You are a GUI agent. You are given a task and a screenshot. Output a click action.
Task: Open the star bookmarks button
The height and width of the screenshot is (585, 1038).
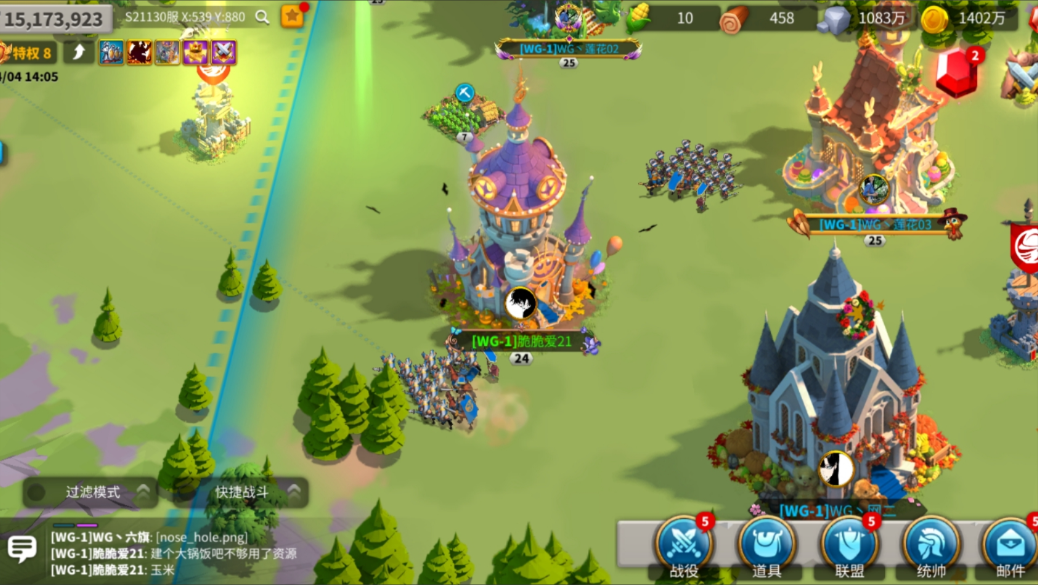click(x=292, y=16)
